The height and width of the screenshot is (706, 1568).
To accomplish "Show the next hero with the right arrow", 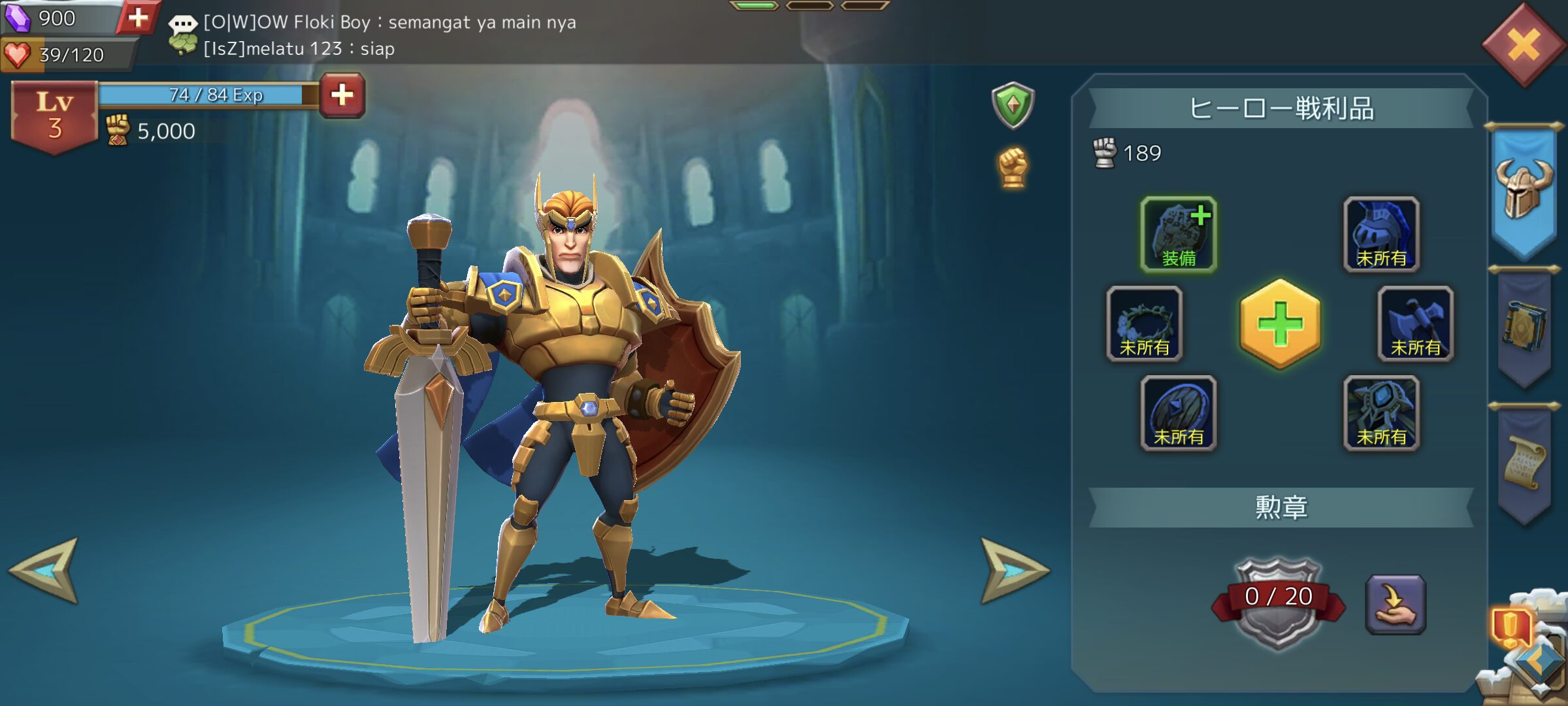I will [1013, 570].
